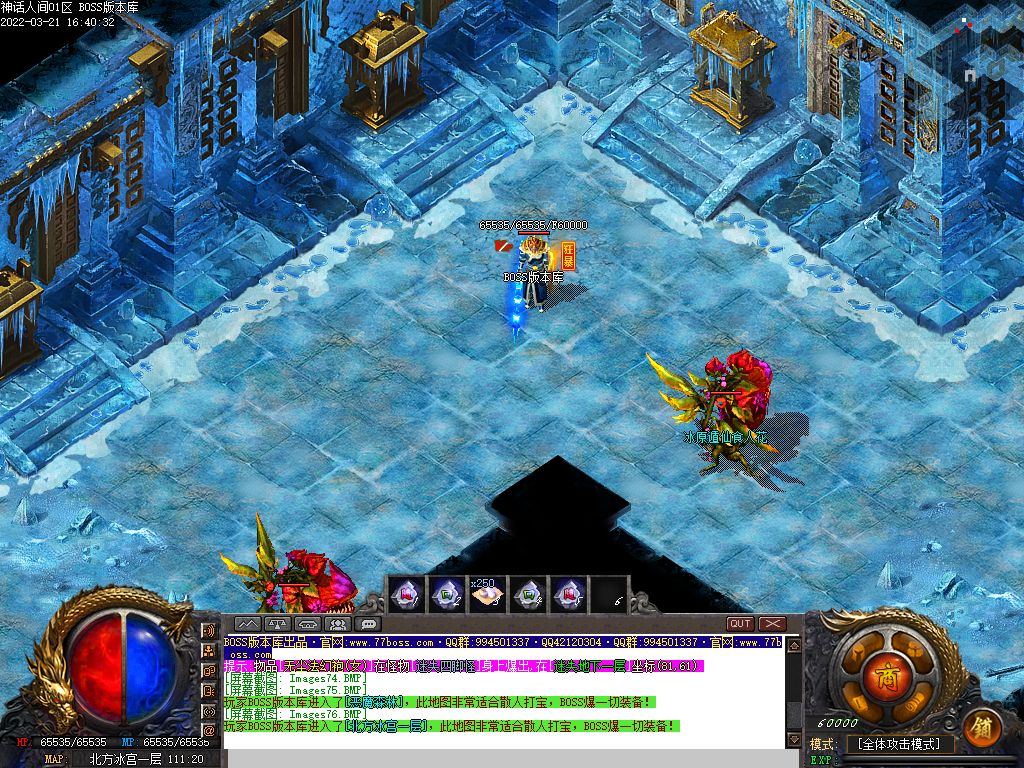Screen dimensions: 1024x768
Task: Use the gem in belt slot 5
Action: click(569, 595)
